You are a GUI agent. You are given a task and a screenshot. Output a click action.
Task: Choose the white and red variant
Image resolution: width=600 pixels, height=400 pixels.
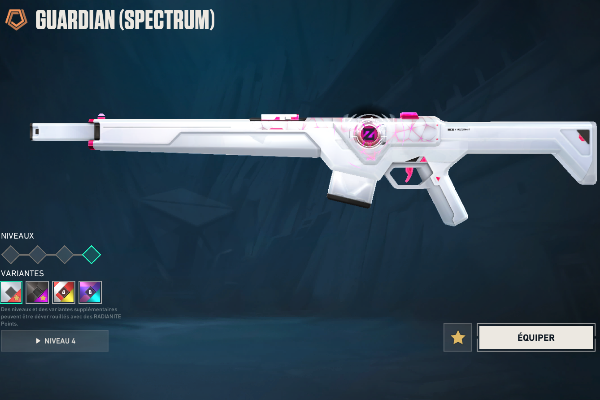click(x=11, y=291)
